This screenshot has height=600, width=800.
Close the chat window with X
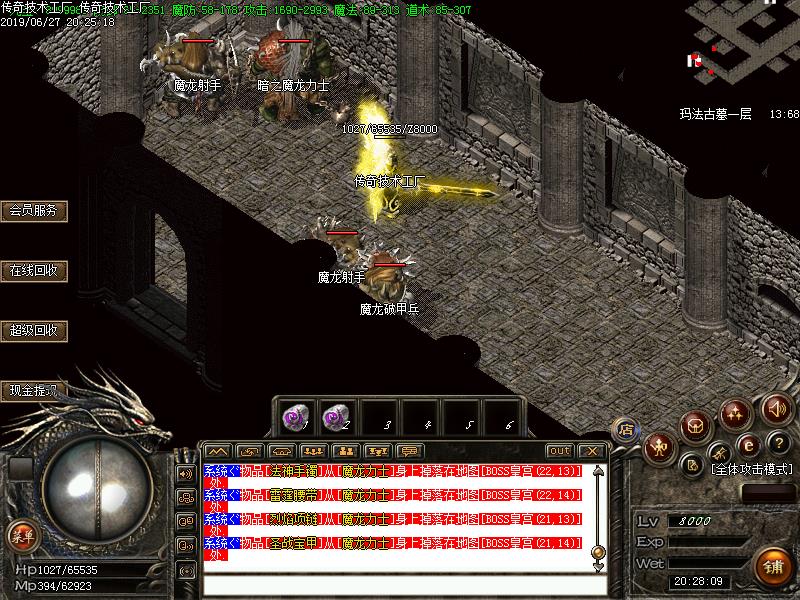pyautogui.click(x=592, y=451)
